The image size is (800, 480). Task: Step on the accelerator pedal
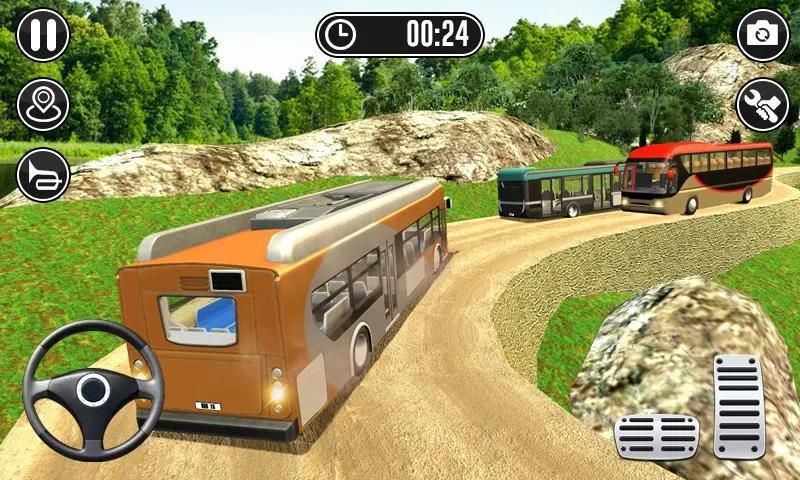point(739,405)
